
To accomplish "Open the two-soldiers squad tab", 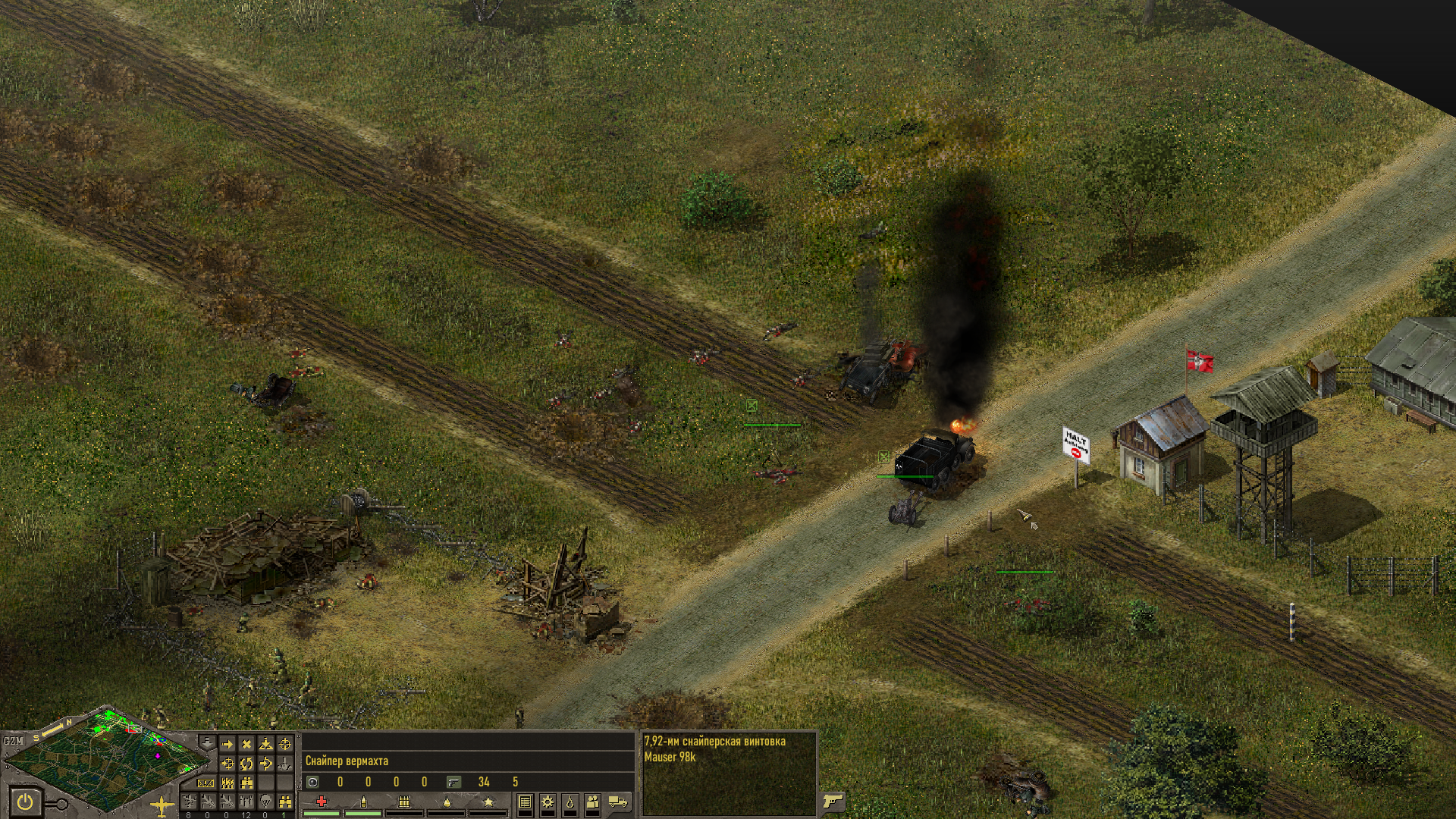I will [x=593, y=802].
